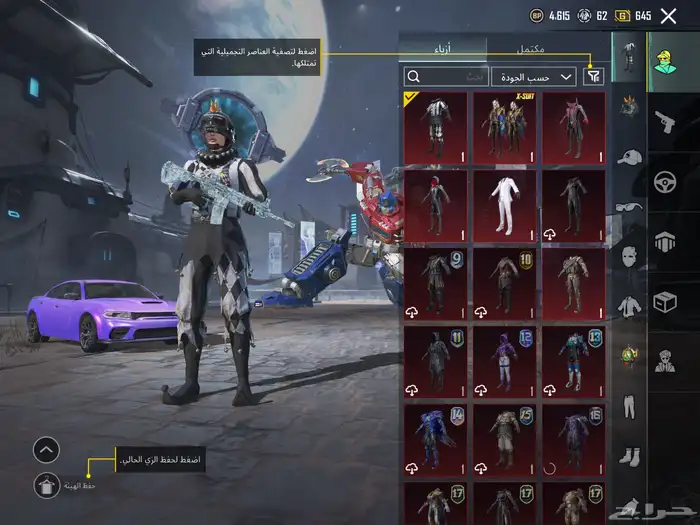Switch to the أزياء outfits tab
This screenshot has width=700, height=525.
[x=442, y=47]
